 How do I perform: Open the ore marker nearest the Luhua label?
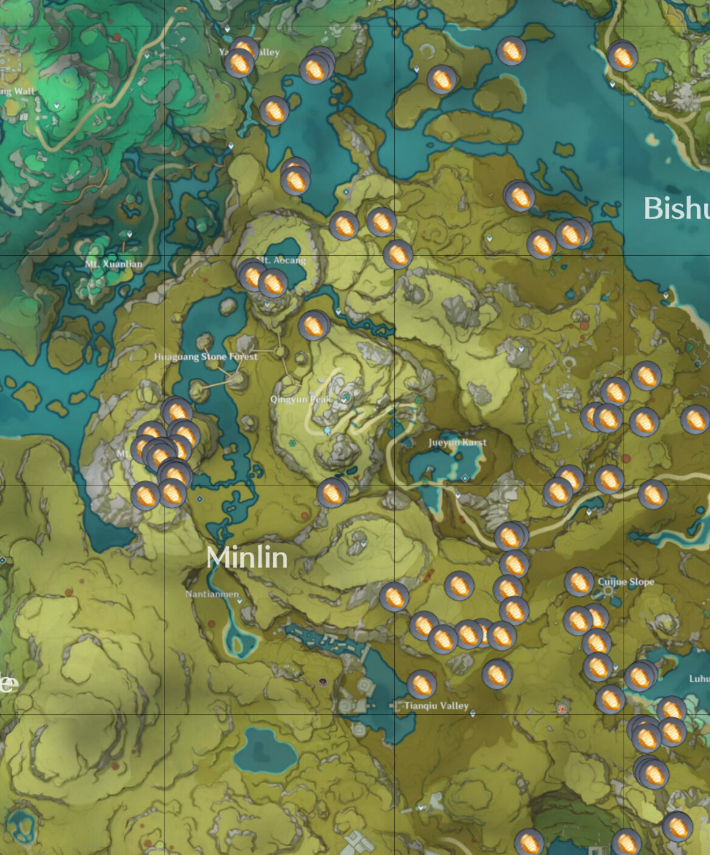pos(671,710)
